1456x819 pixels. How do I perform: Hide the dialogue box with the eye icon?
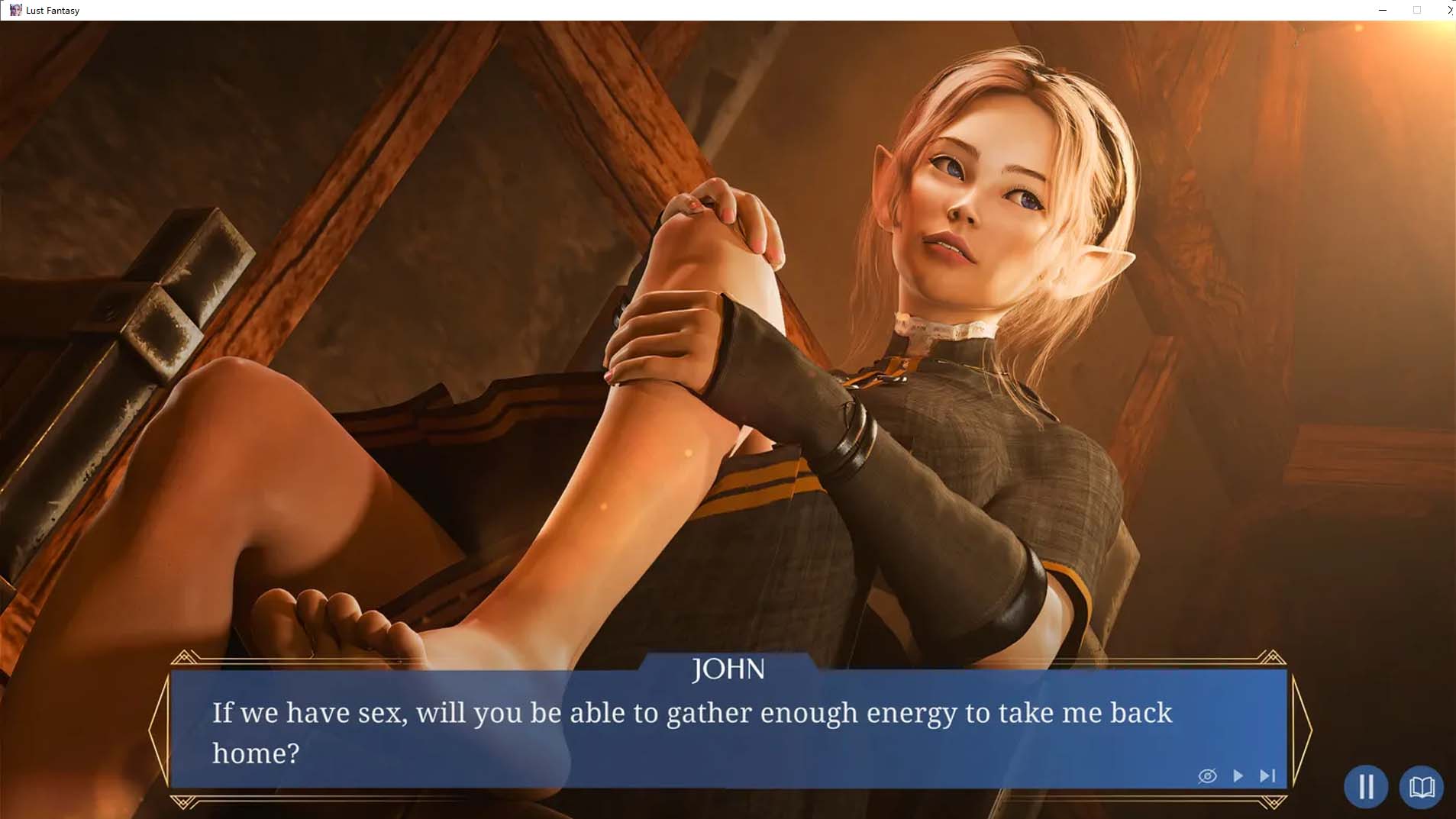pos(1207,776)
